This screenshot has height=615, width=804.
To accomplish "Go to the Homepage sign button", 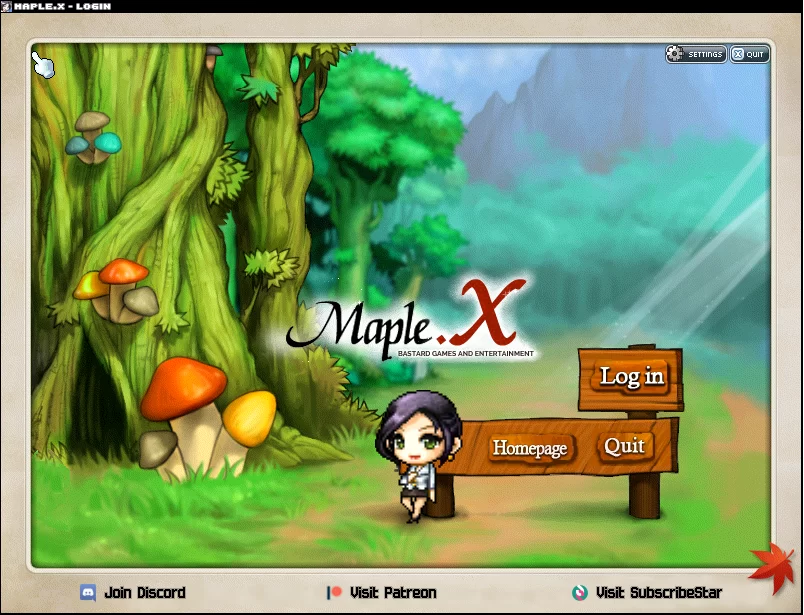I will [x=530, y=448].
